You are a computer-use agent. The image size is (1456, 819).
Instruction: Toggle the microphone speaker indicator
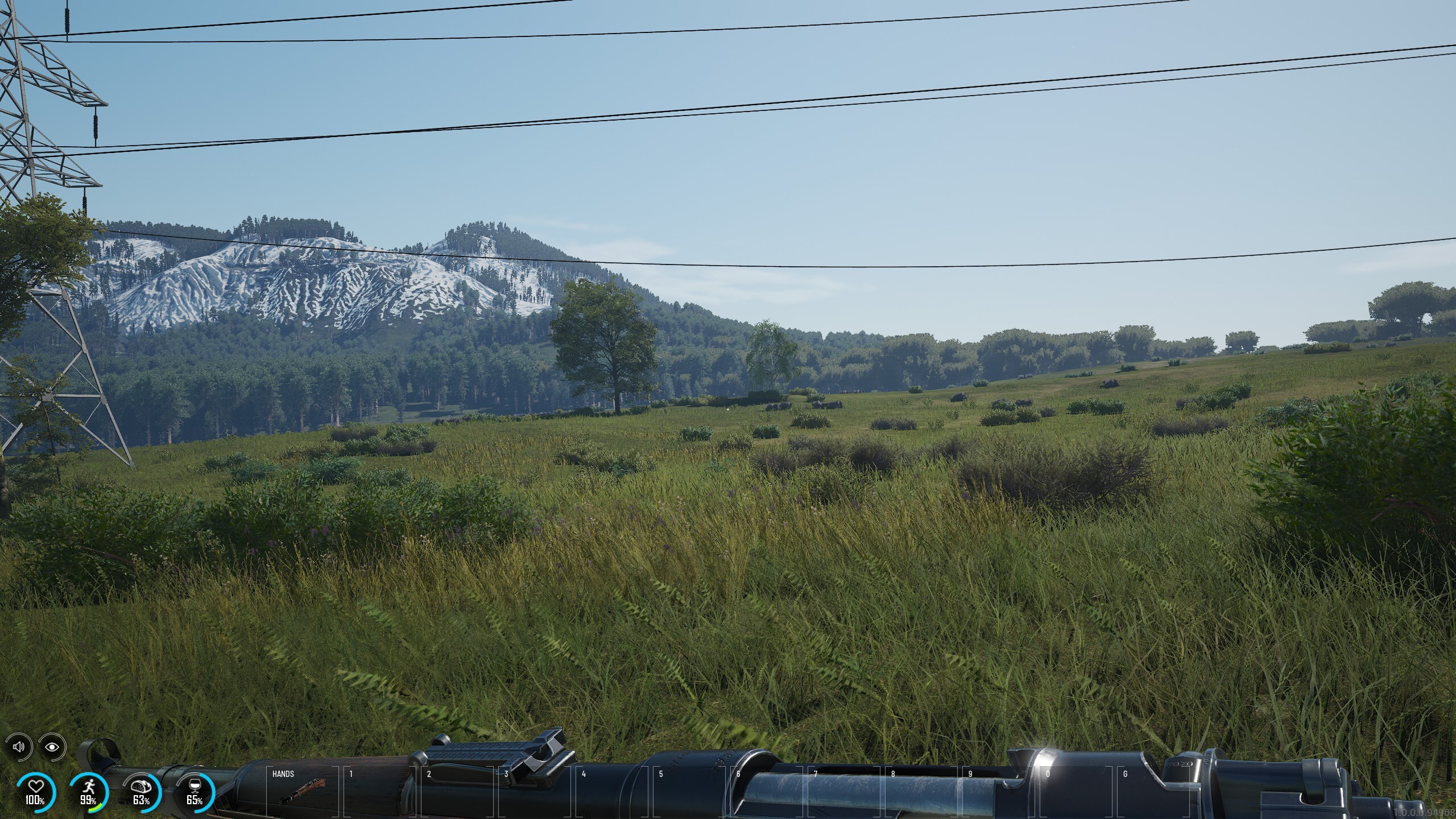click(x=19, y=747)
